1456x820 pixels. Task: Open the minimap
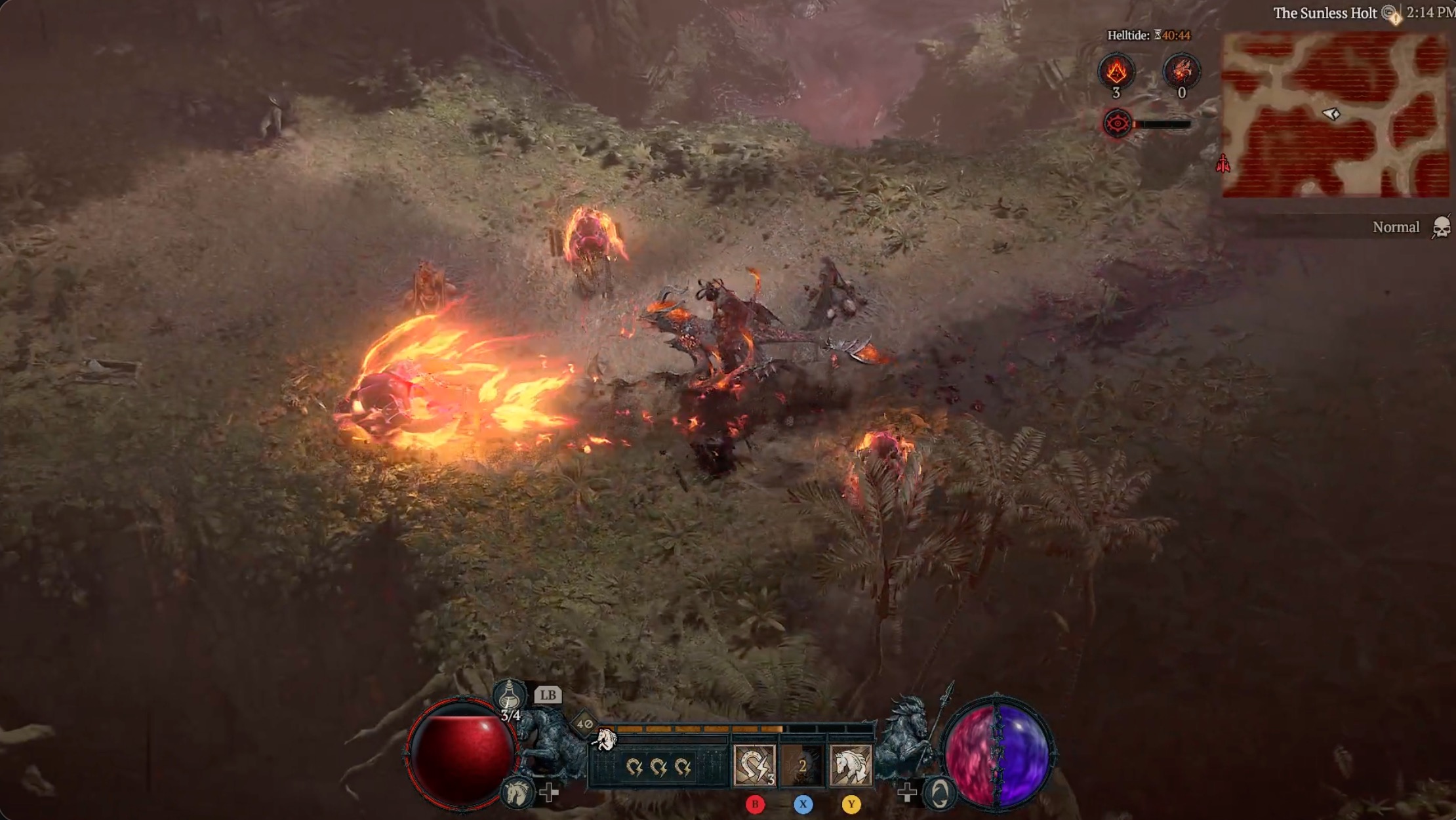pyautogui.click(x=1335, y=115)
